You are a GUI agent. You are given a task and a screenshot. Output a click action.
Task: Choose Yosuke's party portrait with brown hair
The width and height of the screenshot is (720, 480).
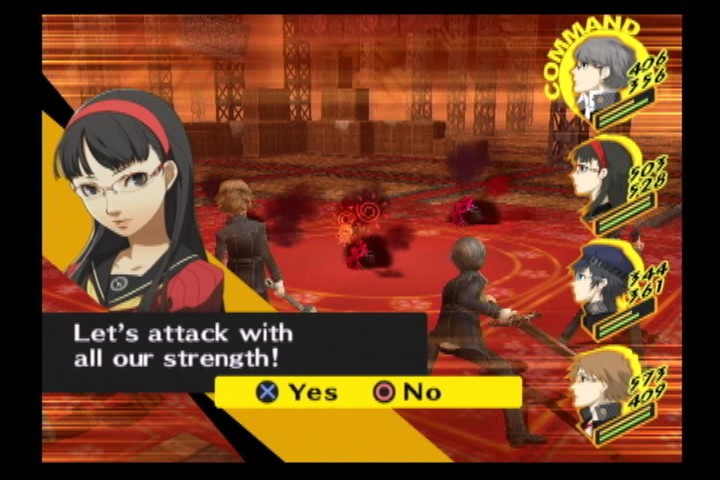[x=598, y=384]
